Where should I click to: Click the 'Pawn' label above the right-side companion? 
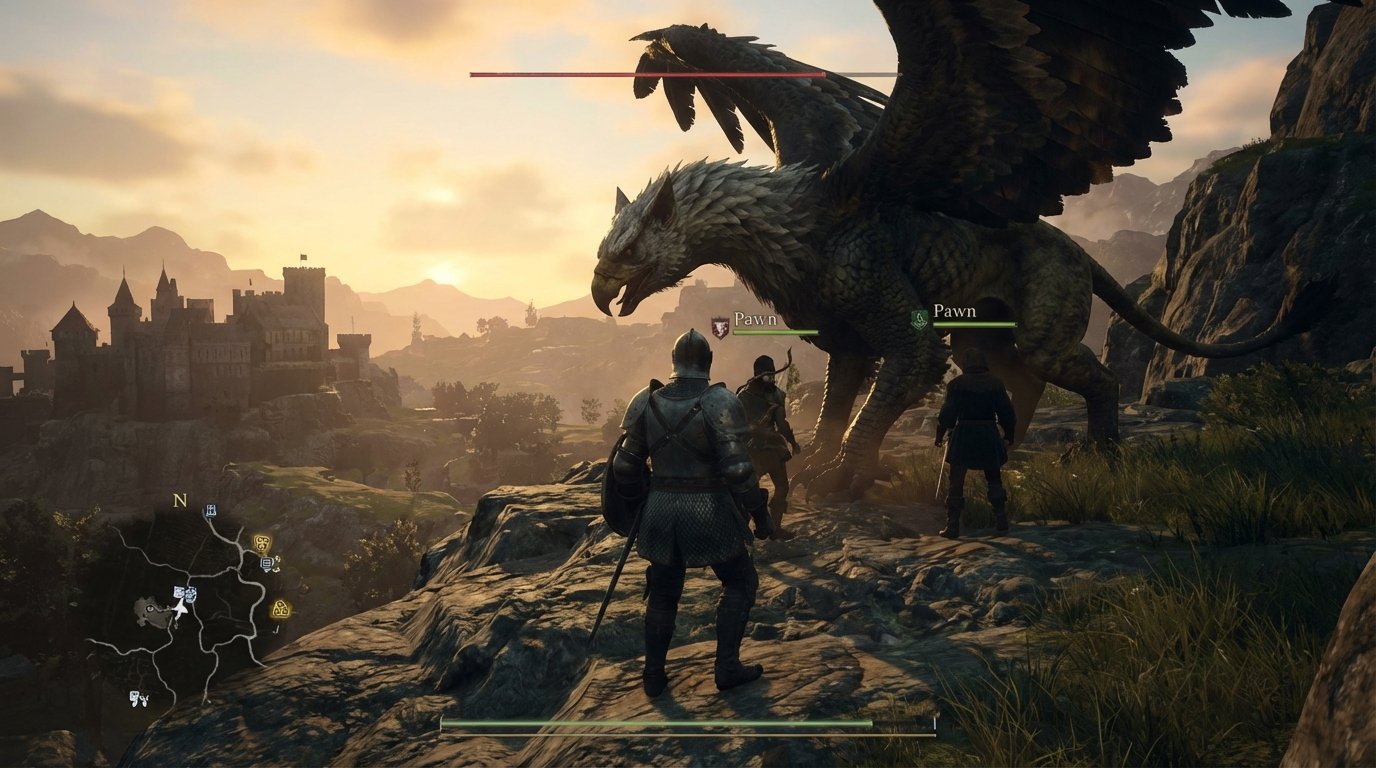coord(953,312)
